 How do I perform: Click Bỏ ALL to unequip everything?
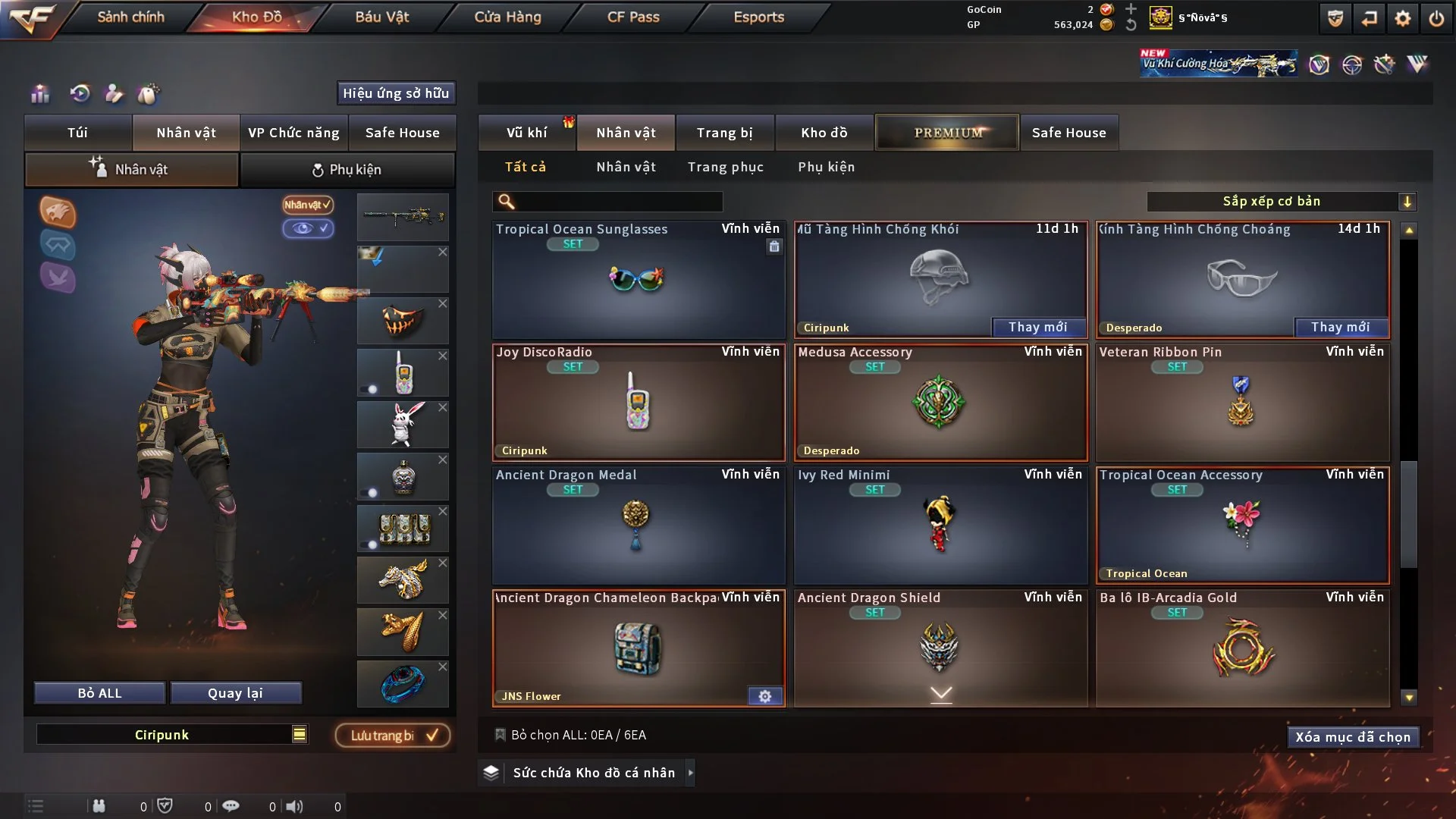point(99,693)
